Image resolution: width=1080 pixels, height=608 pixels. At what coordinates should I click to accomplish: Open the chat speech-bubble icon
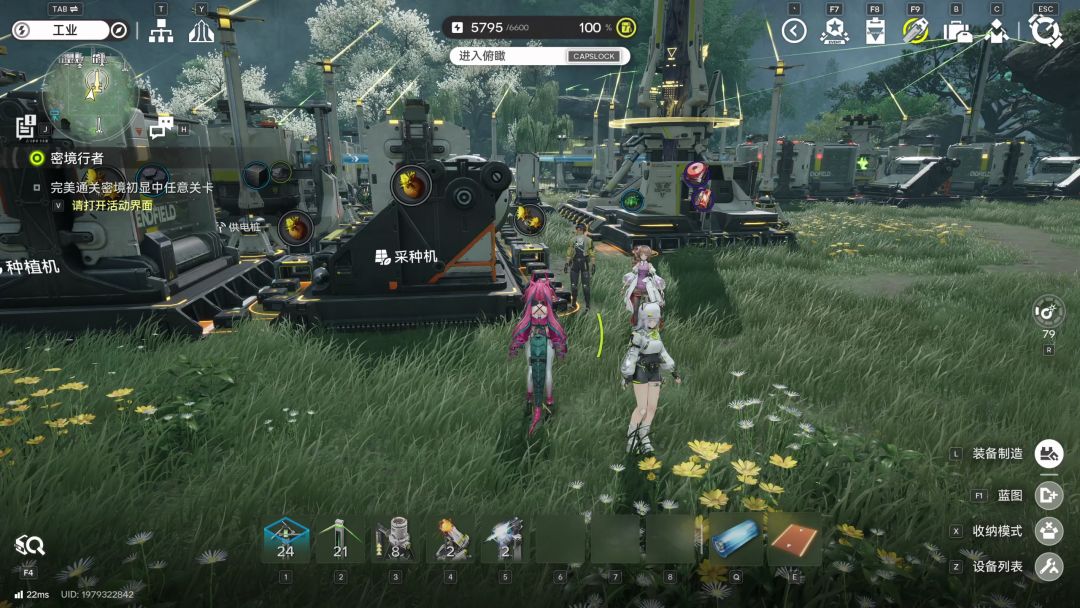(x=161, y=126)
